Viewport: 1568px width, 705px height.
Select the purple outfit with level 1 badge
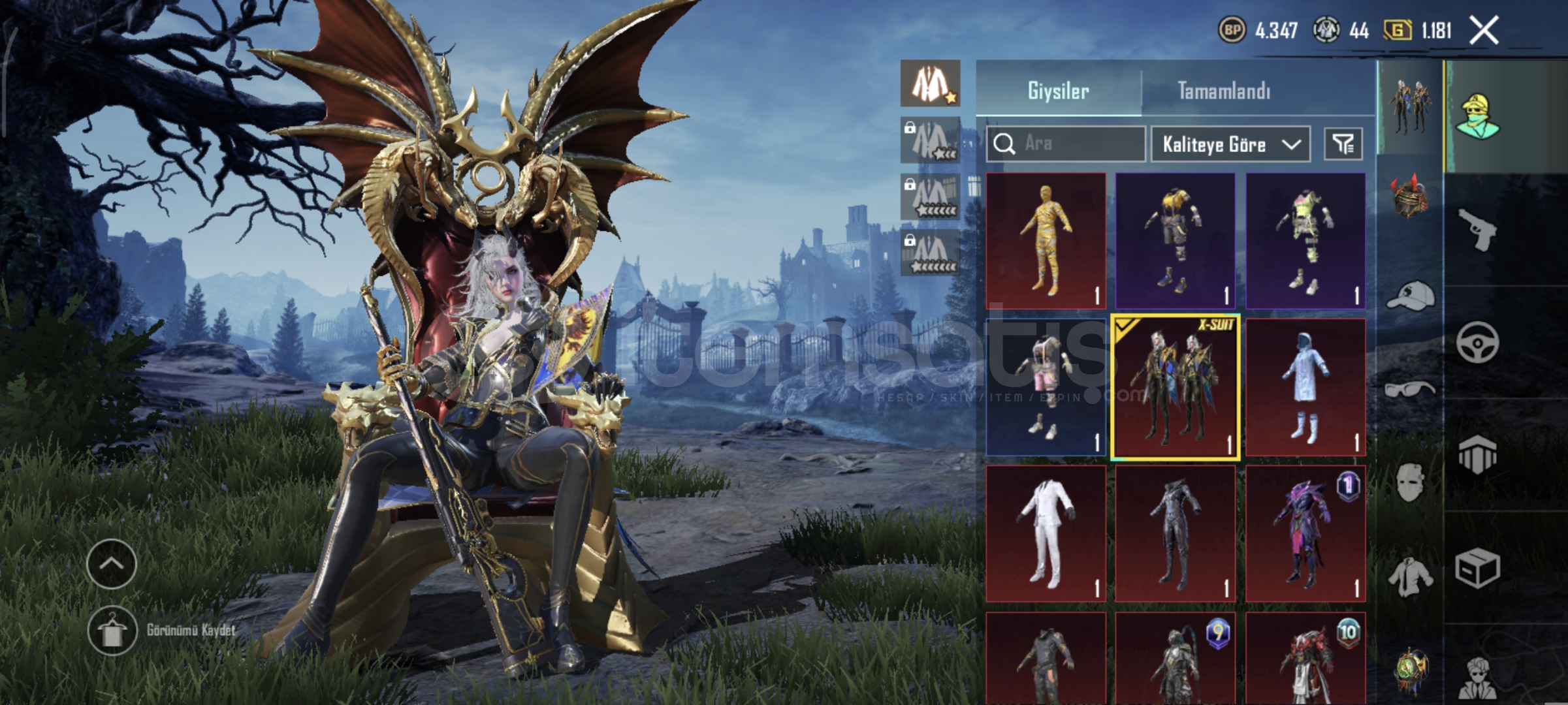[x=1305, y=533]
